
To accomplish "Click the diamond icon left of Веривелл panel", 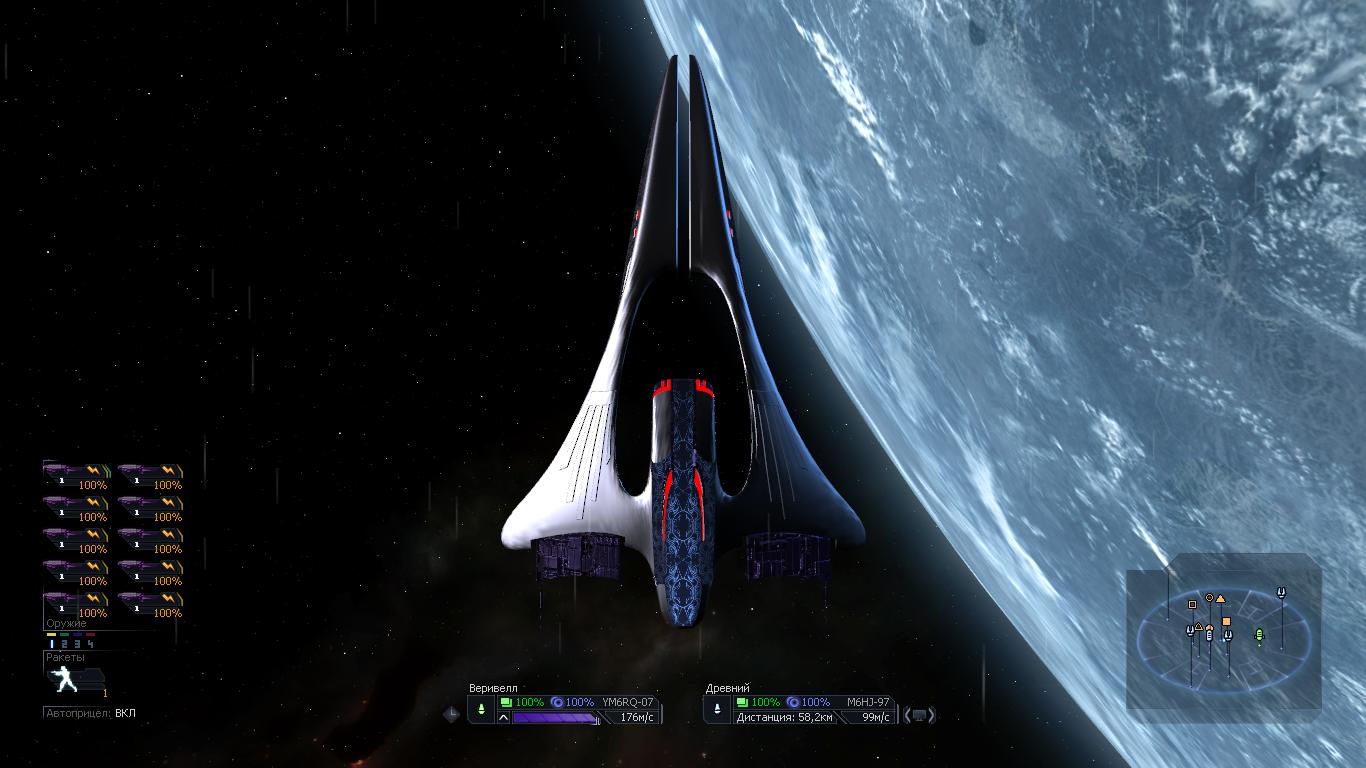I will 452,713.
